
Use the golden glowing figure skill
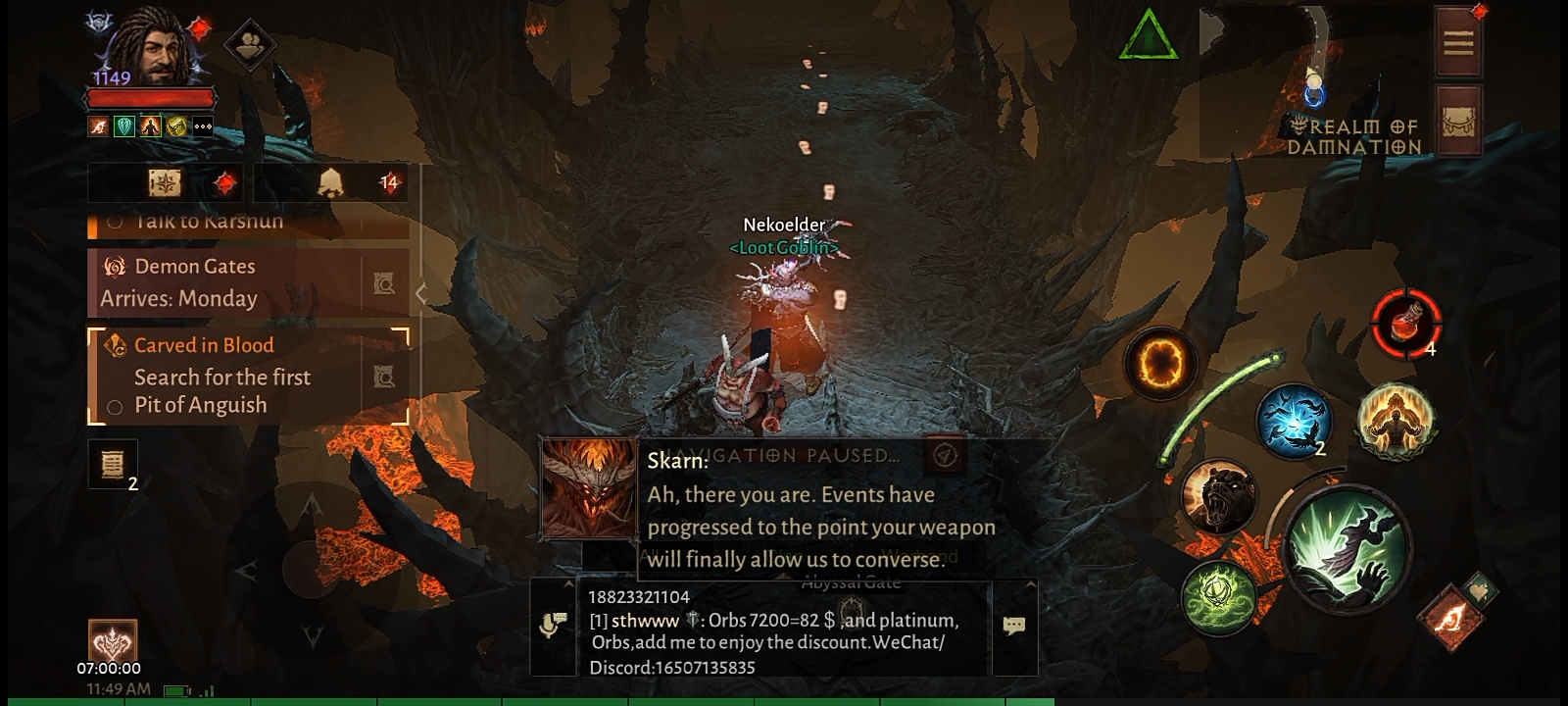(x=1395, y=422)
